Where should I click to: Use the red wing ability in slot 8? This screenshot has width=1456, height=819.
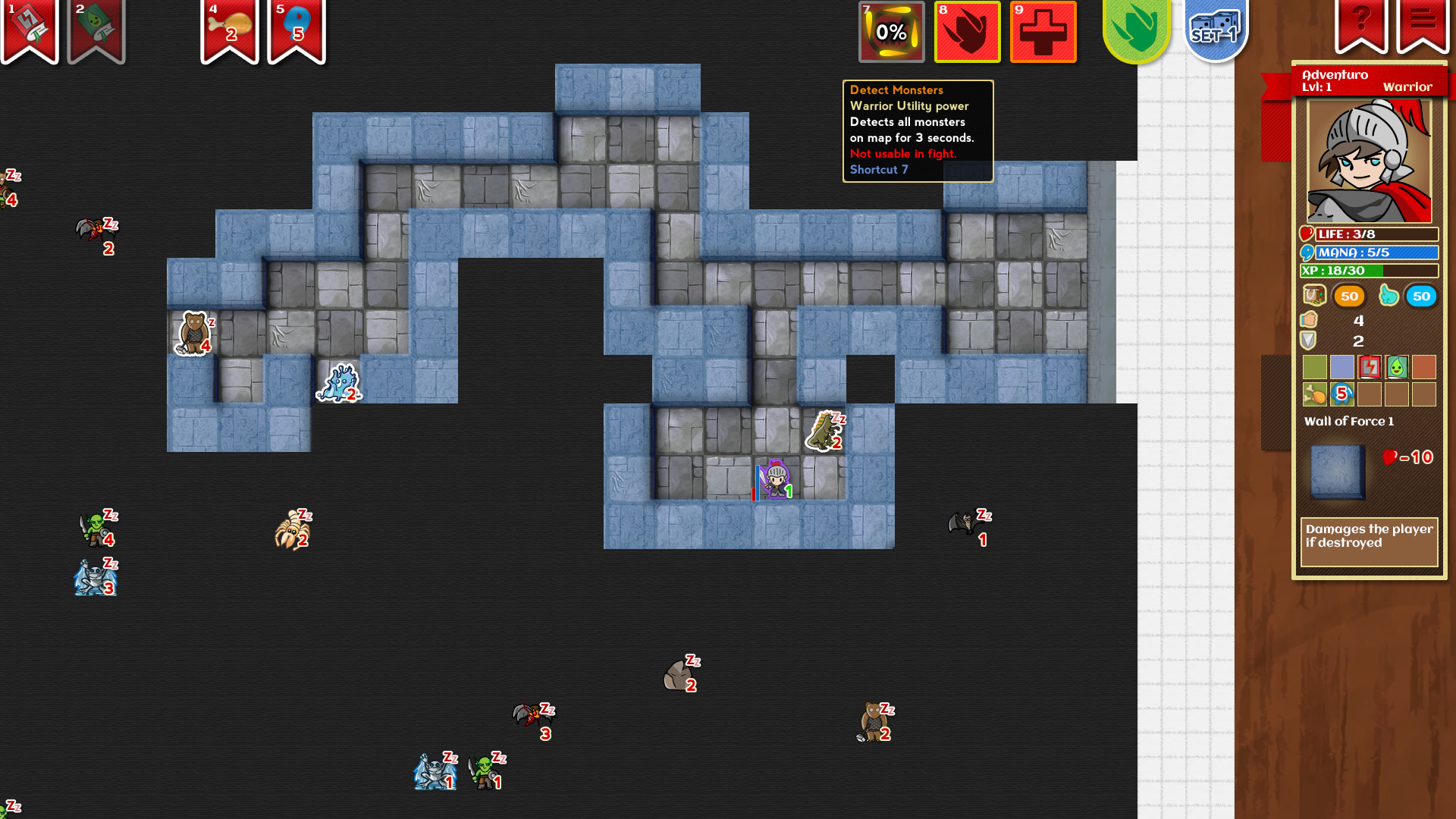pyautogui.click(x=968, y=32)
